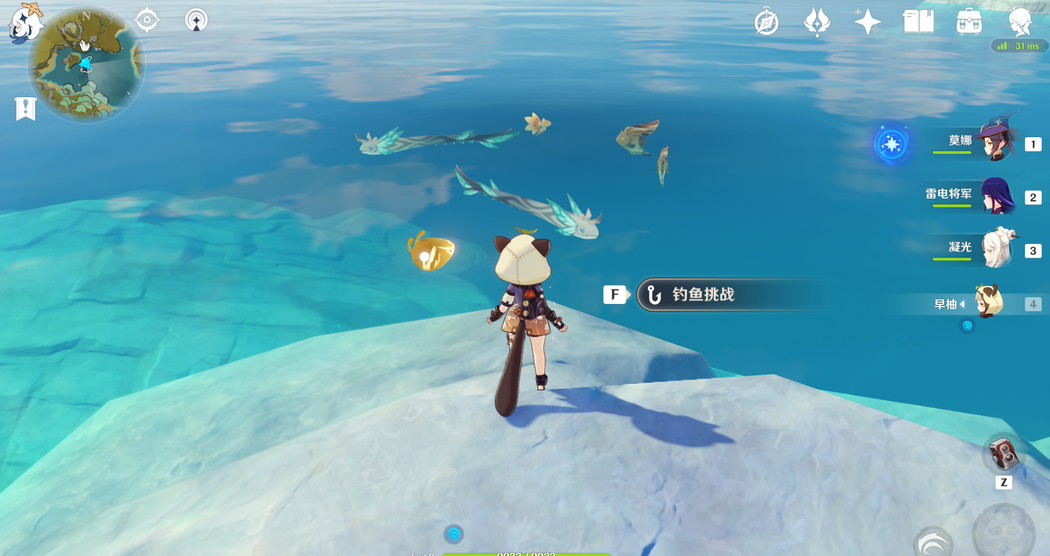Click the target-circle icon beside the minimap
This screenshot has width=1050, height=556.
click(x=147, y=20)
